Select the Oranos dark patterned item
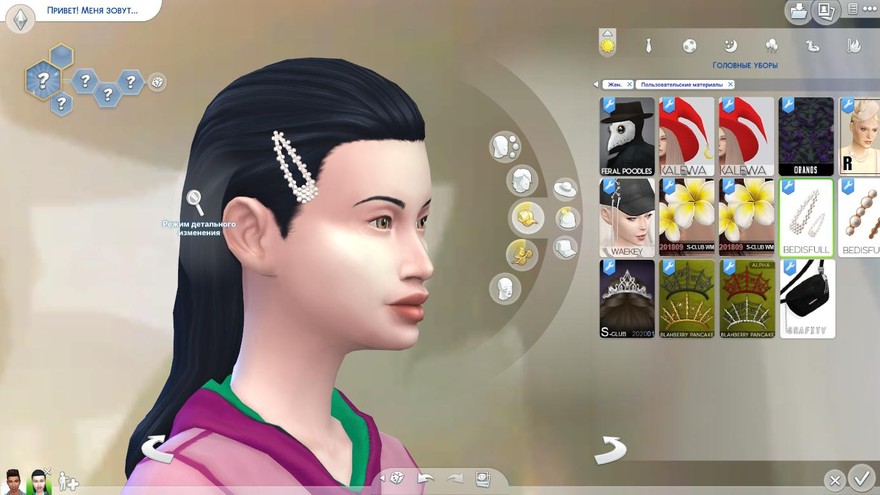Screen dimensions: 880x495 (806, 135)
